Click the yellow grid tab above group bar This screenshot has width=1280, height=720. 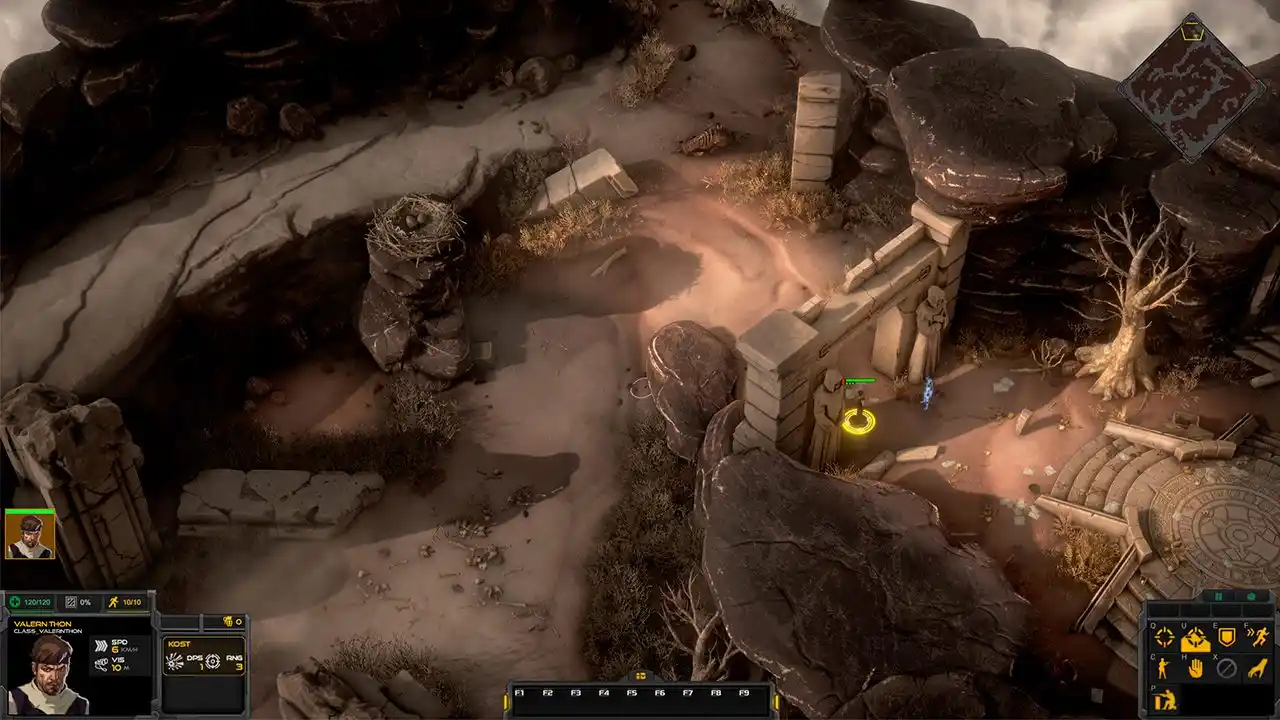(x=641, y=676)
